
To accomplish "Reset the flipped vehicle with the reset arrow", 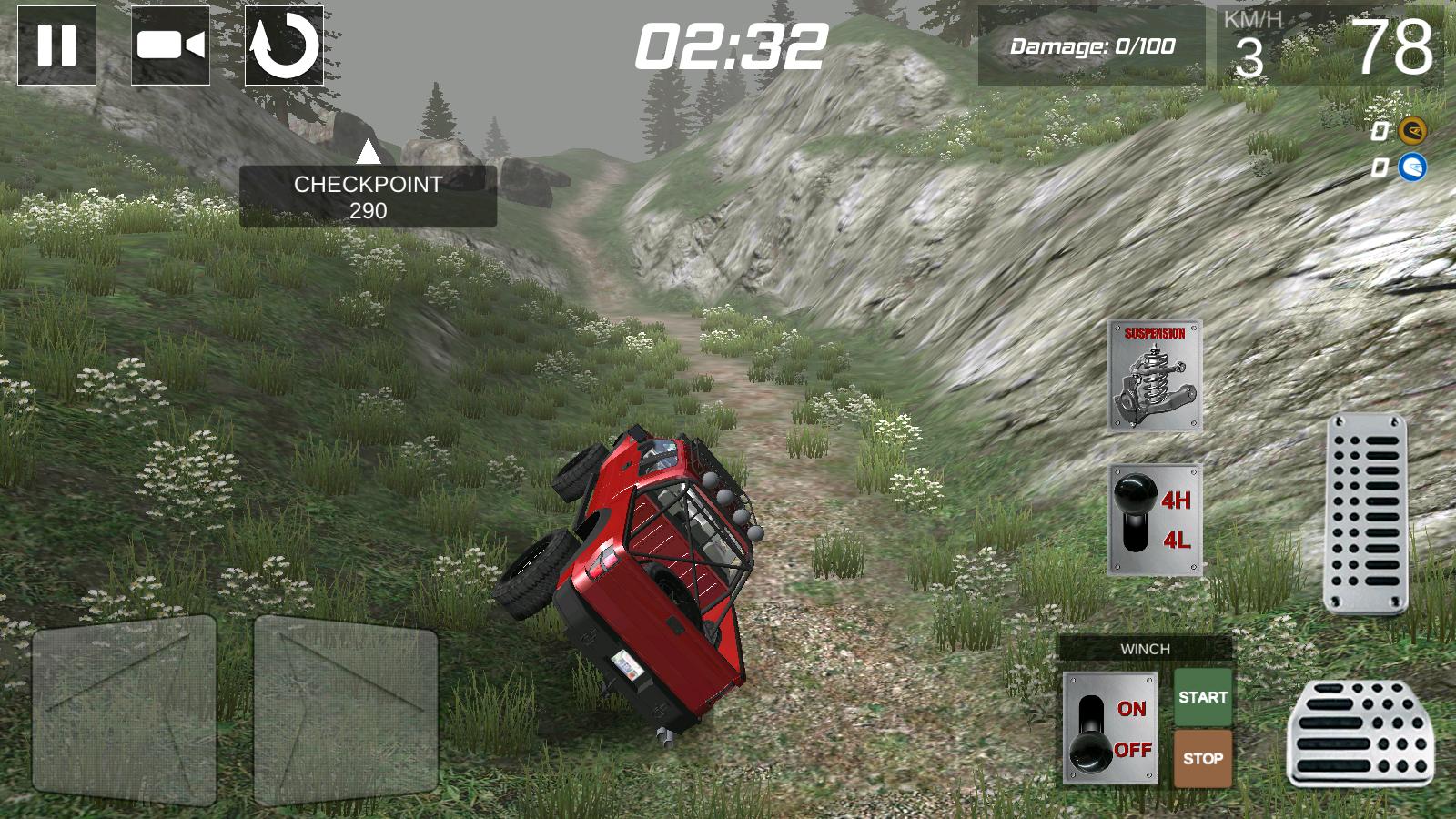I will (283, 45).
